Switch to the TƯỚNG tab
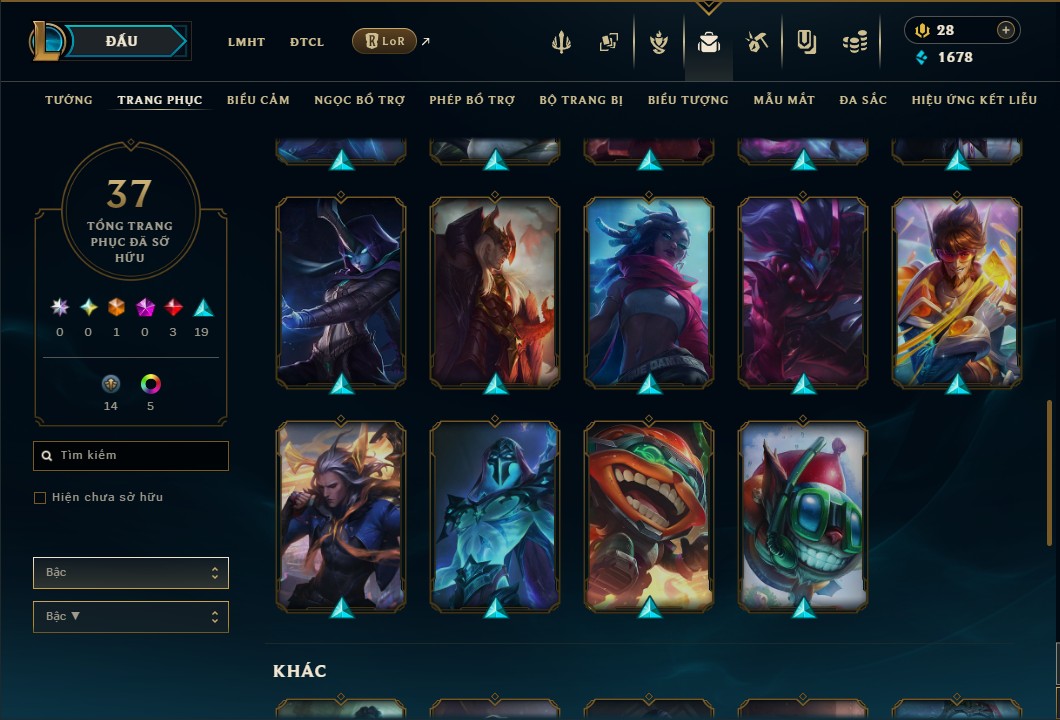Image resolution: width=1060 pixels, height=720 pixels. click(69, 100)
